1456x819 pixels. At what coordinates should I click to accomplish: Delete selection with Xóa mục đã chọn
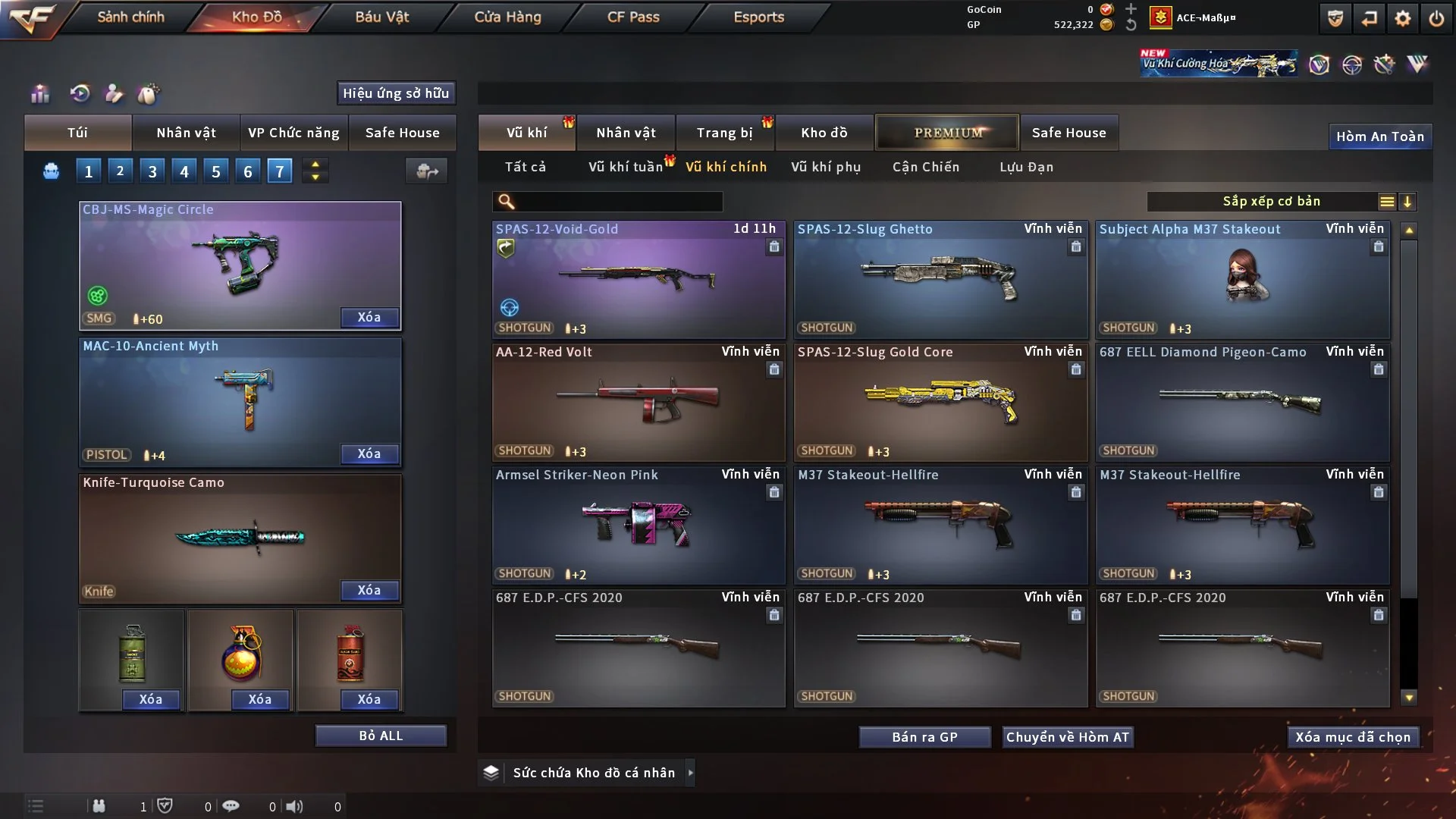(1353, 737)
